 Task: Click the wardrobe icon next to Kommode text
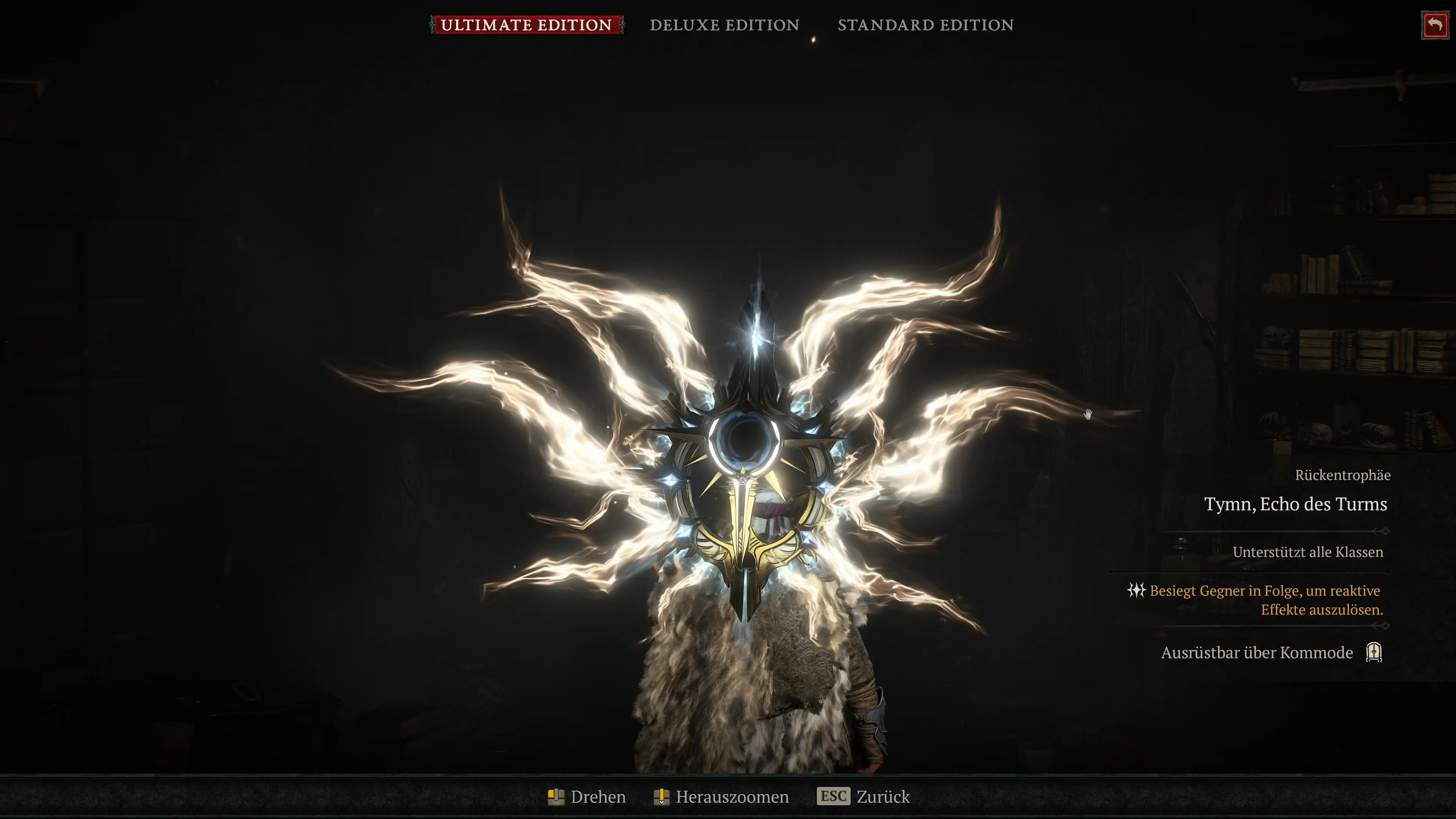1374,652
